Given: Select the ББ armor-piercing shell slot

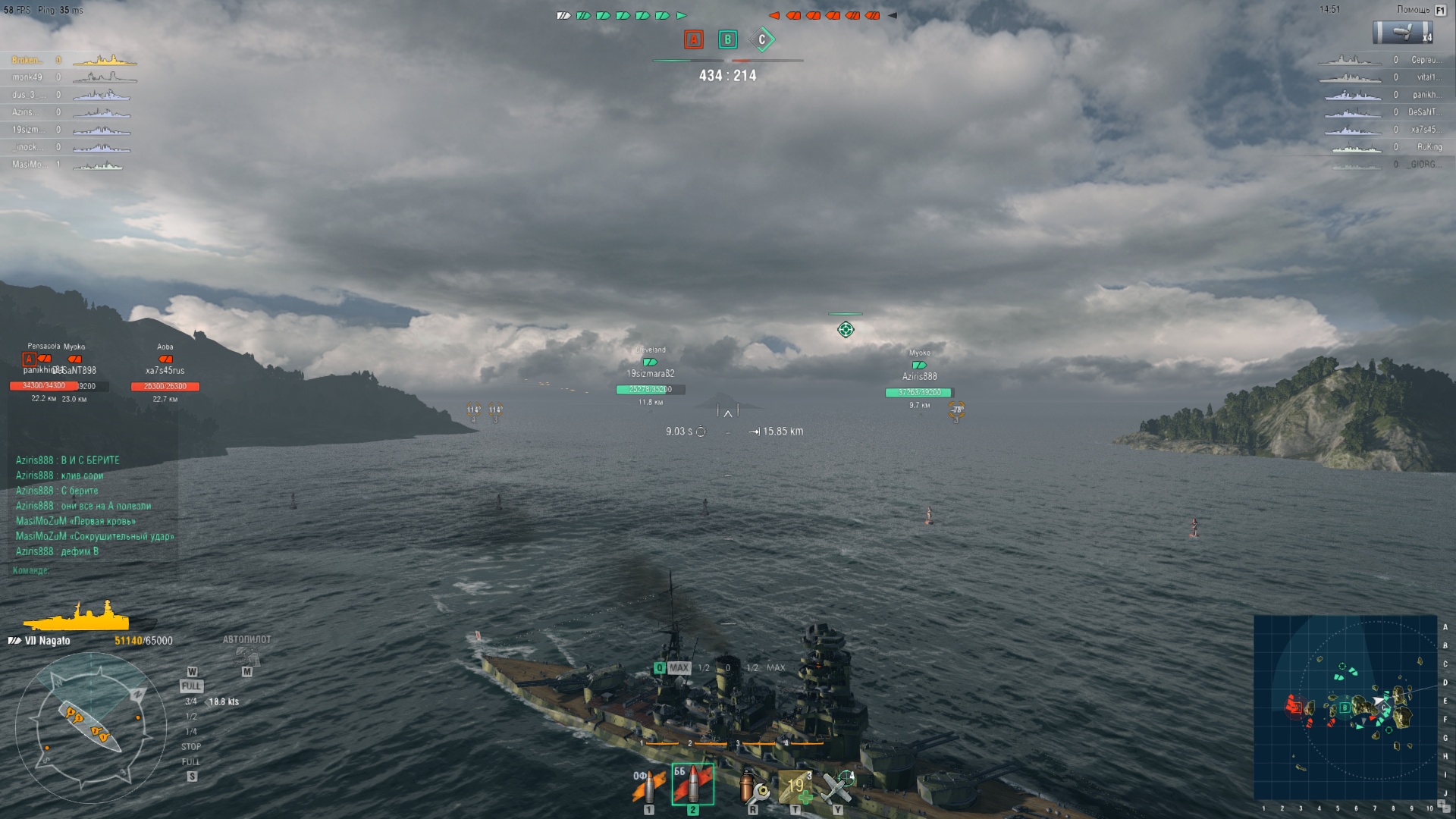Looking at the screenshot, I should [692, 785].
